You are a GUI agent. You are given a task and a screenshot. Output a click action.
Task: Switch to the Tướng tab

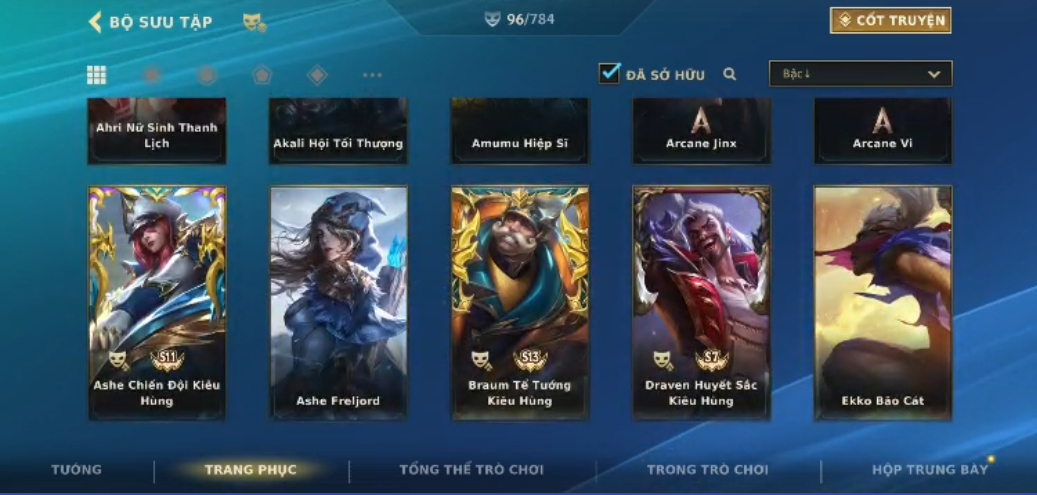click(x=76, y=470)
